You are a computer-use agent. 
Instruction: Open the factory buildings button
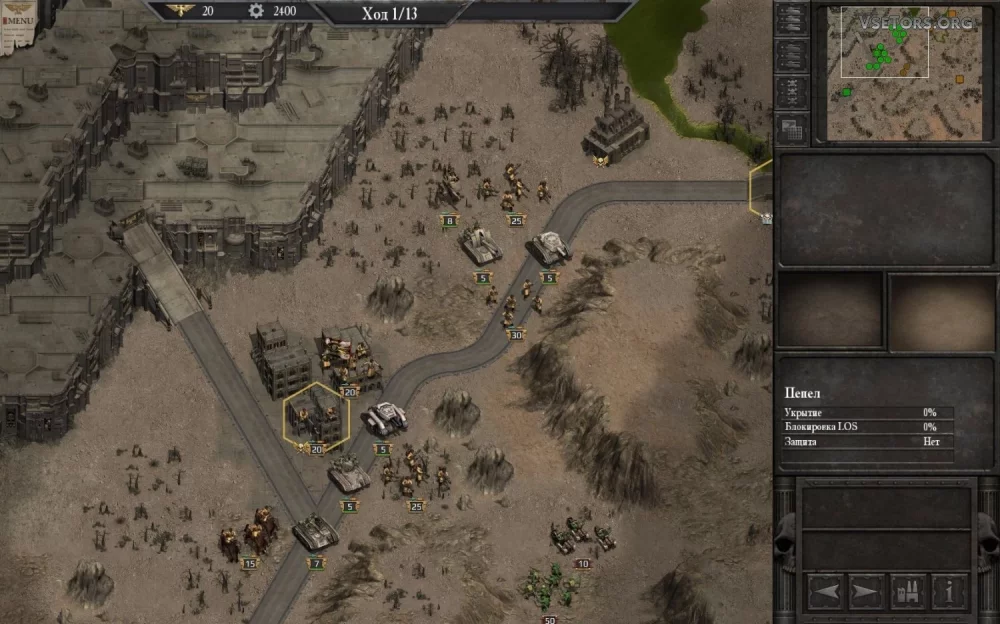point(908,592)
